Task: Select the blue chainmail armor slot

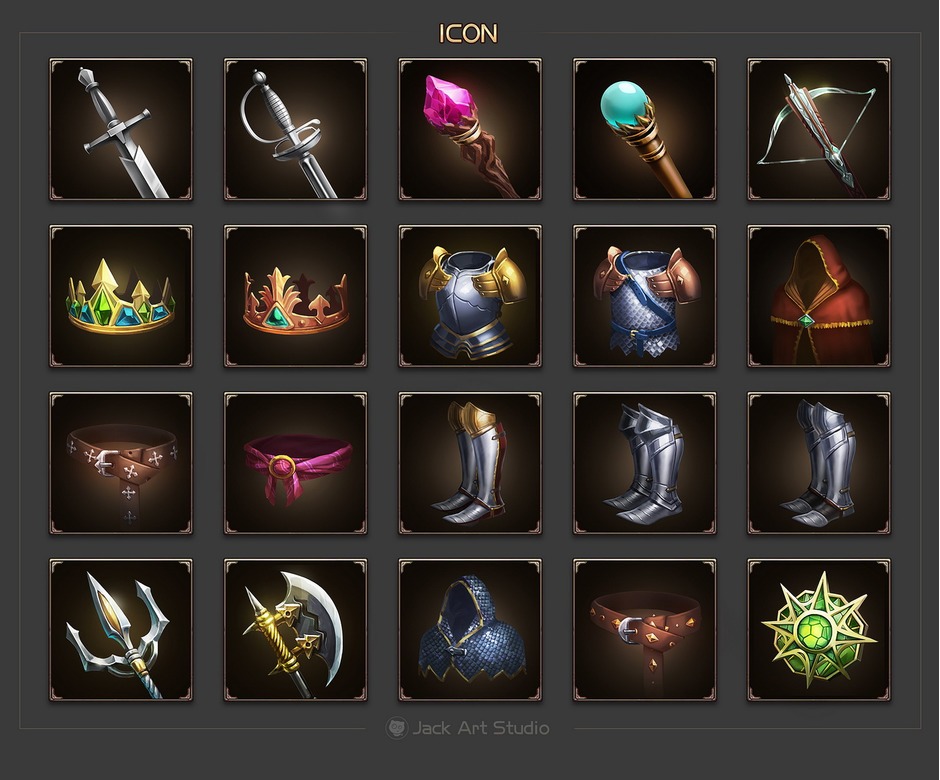Action: 644,296
